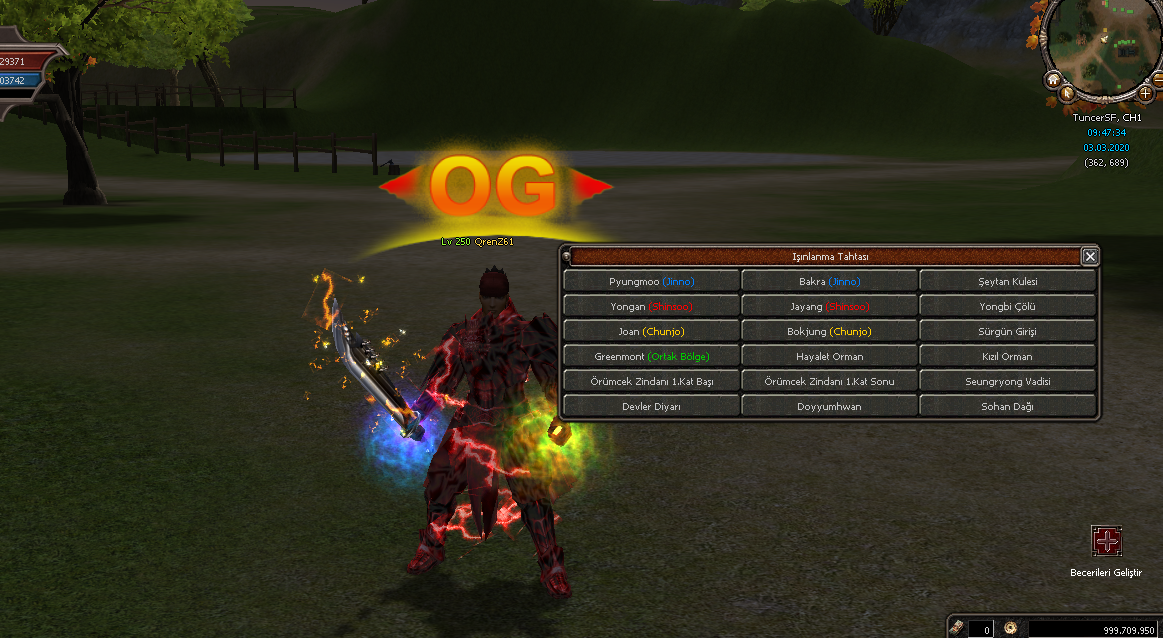Image resolution: width=1163 pixels, height=638 pixels.
Task: Select Hayalet Orman destination
Action: coord(829,356)
